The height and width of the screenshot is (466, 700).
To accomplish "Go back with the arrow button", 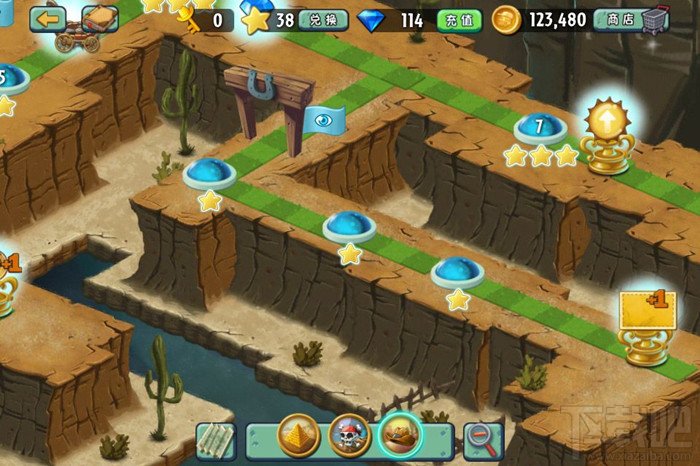I will (x=48, y=17).
